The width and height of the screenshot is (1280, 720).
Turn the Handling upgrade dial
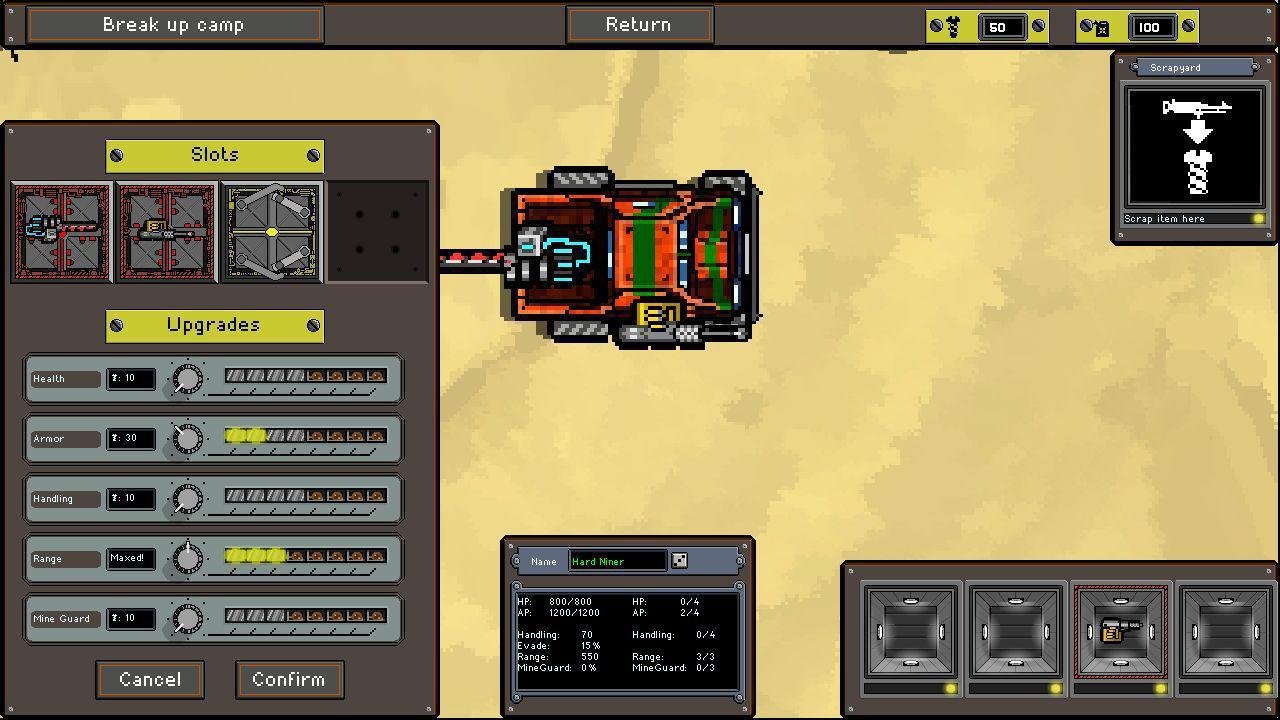(x=187, y=499)
